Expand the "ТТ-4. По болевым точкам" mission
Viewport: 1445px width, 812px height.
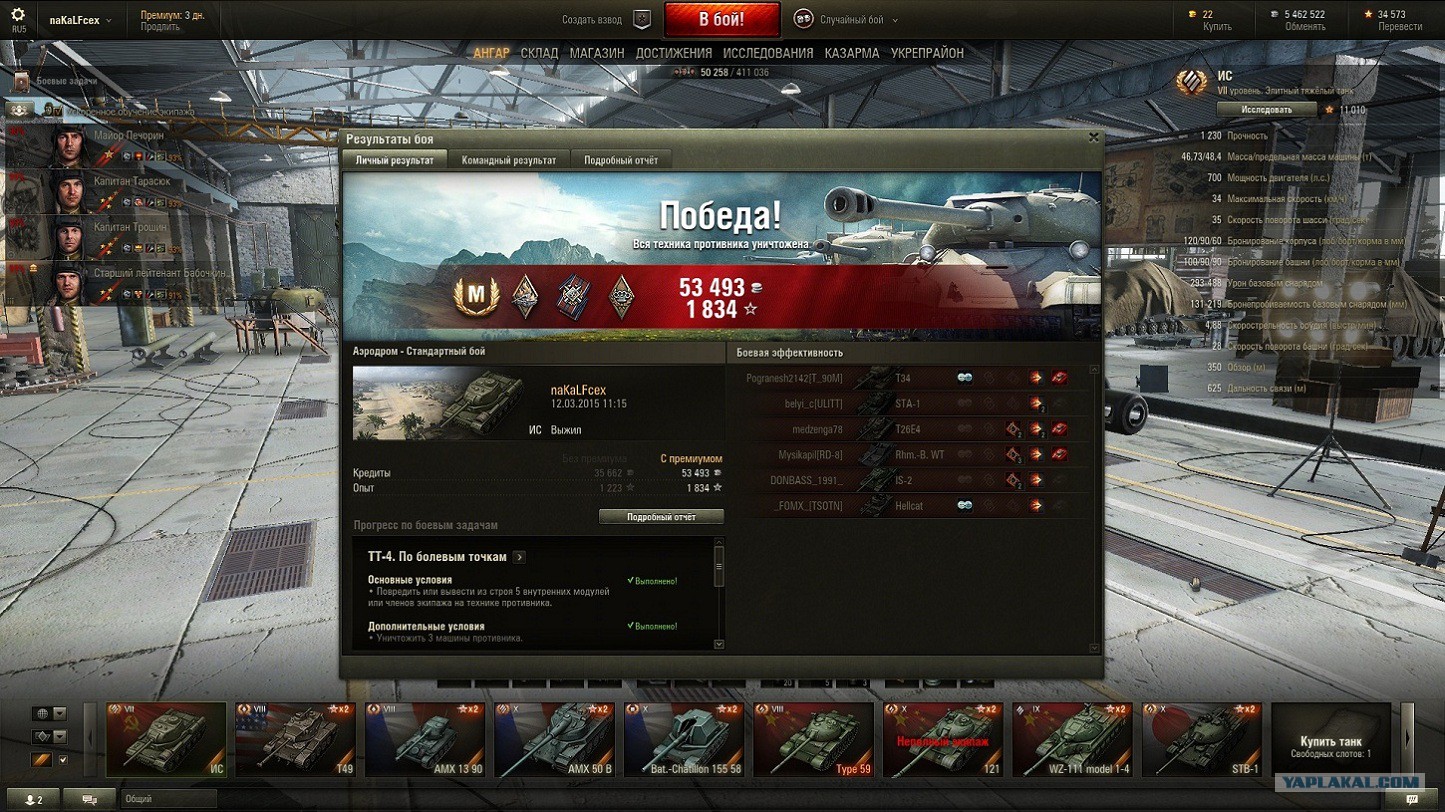coord(520,557)
